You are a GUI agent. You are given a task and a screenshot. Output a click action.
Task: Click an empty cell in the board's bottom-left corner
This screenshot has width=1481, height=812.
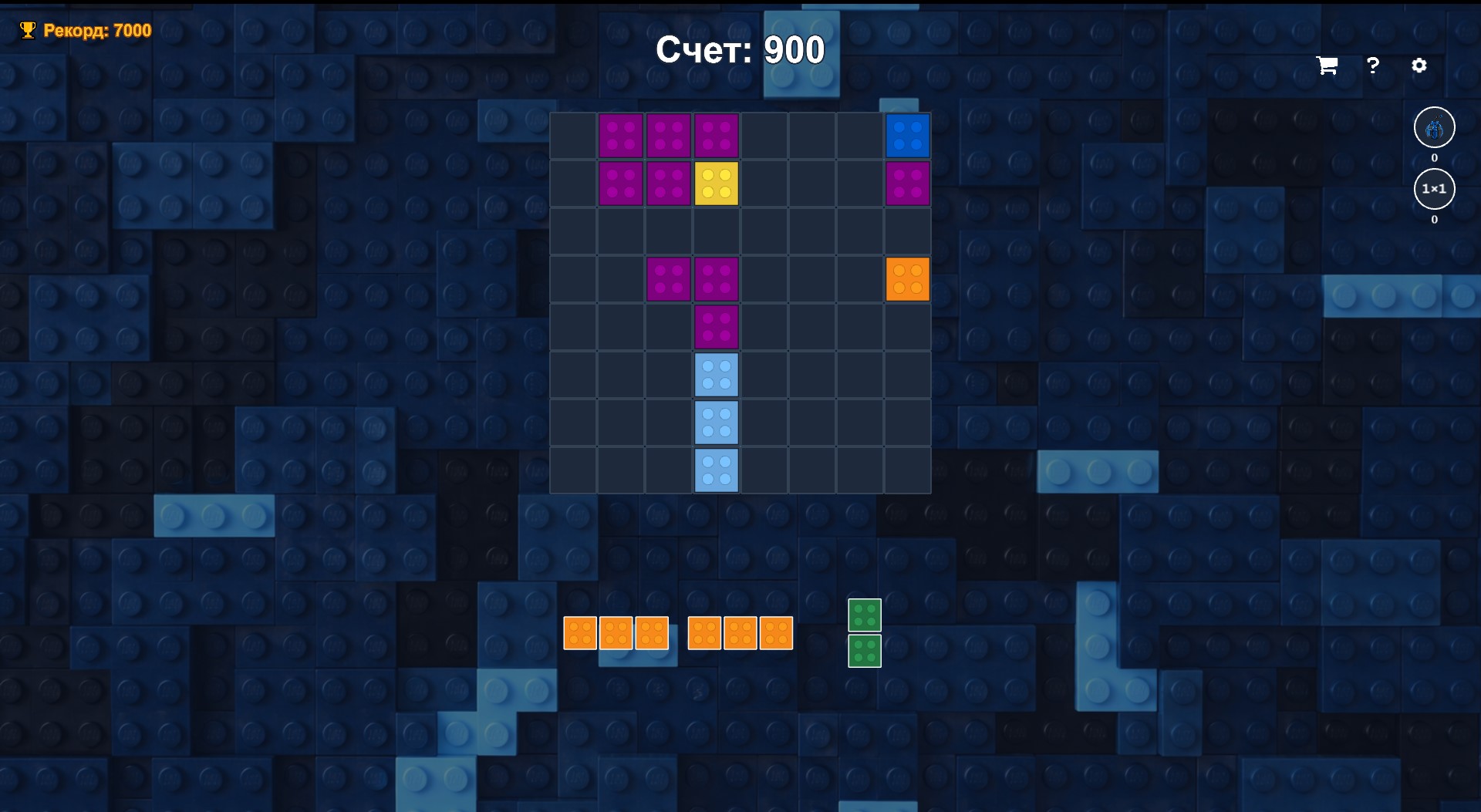pos(572,470)
